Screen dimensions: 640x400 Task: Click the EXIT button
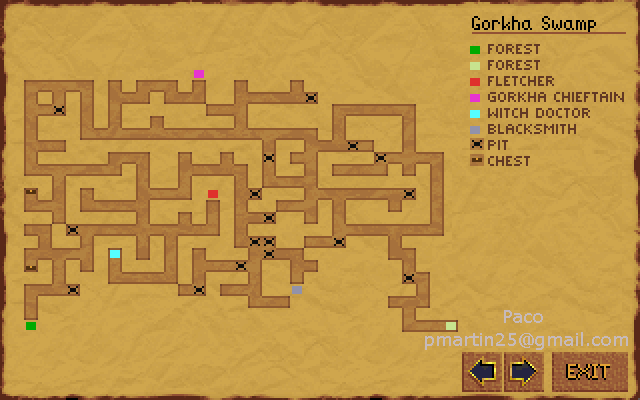click(588, 371)
